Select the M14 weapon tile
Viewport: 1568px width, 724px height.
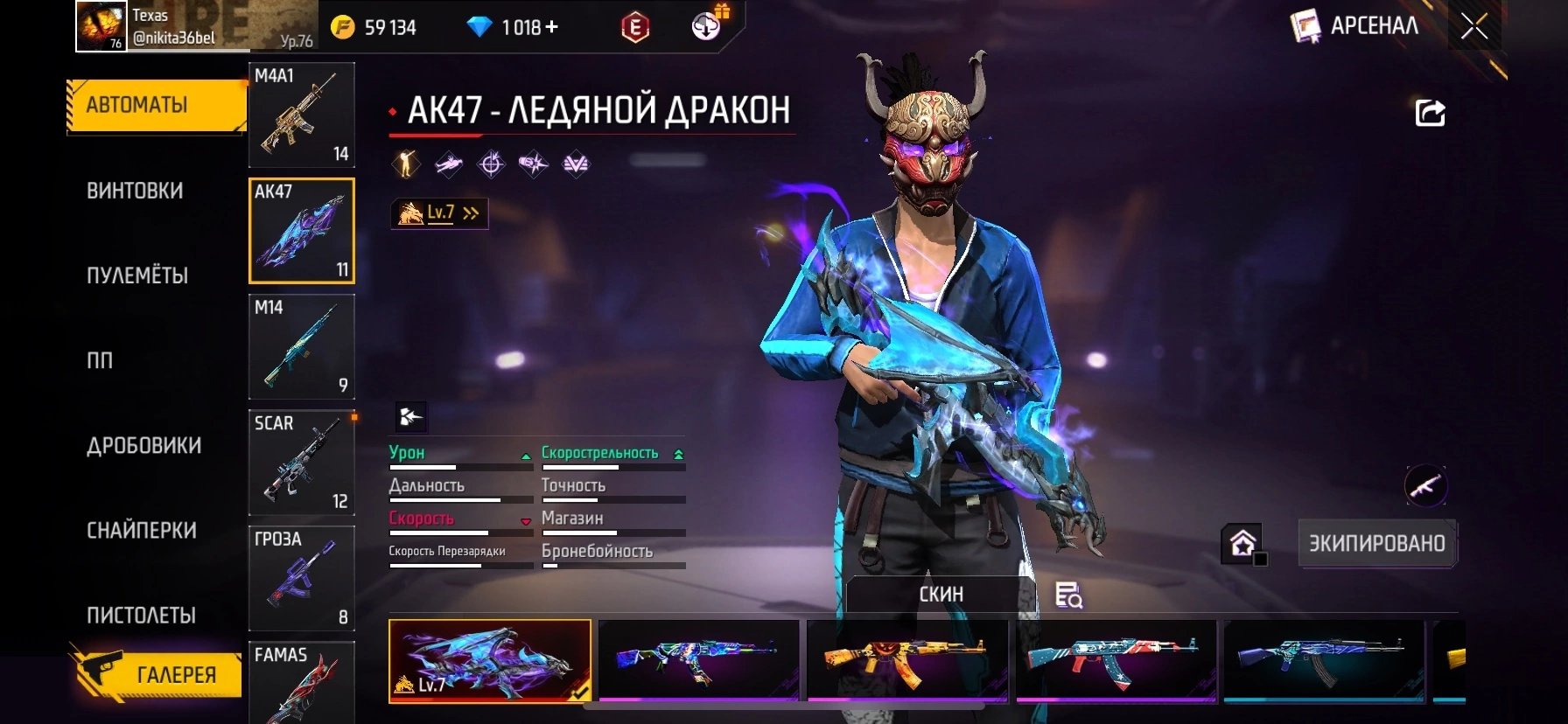coord(302,346)
